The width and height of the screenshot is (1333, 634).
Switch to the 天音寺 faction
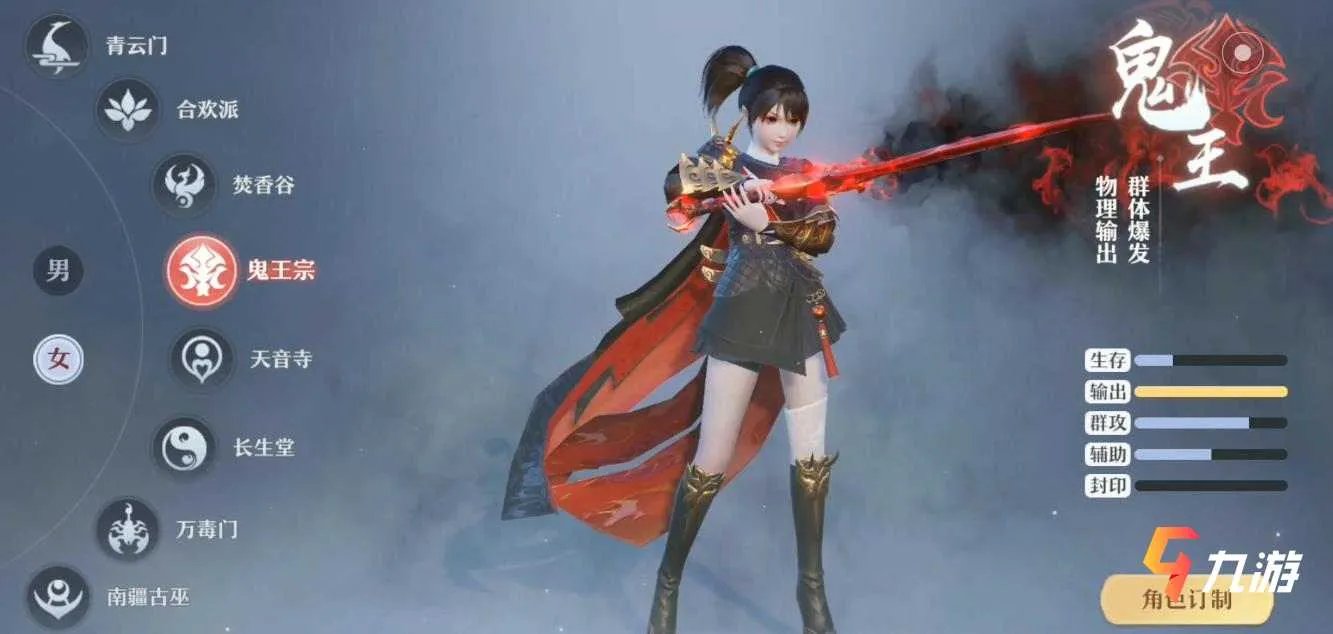pyautogui.click(x=203, y=358)
